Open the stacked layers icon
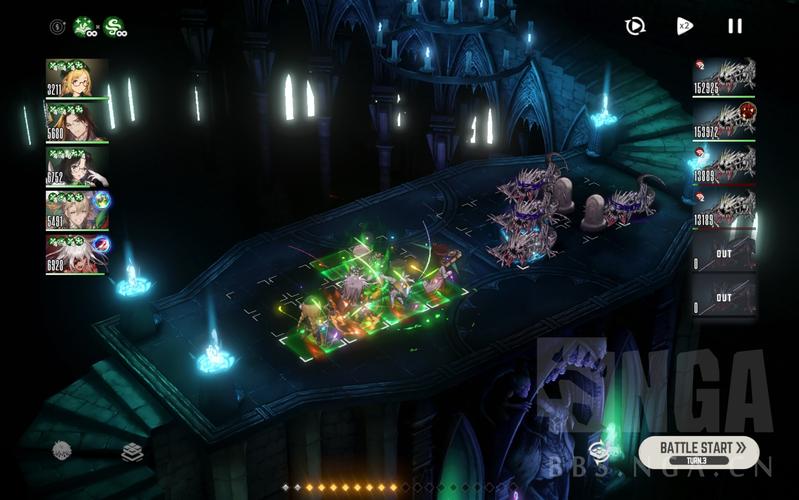 132,452
